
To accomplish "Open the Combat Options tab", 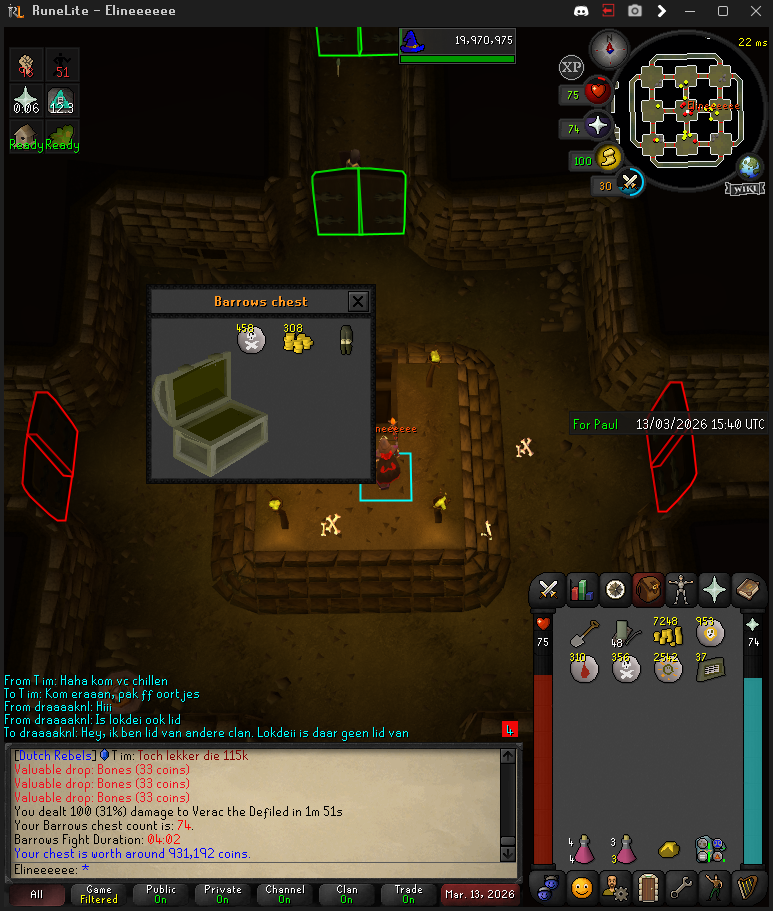I will (x=548, y=588).
